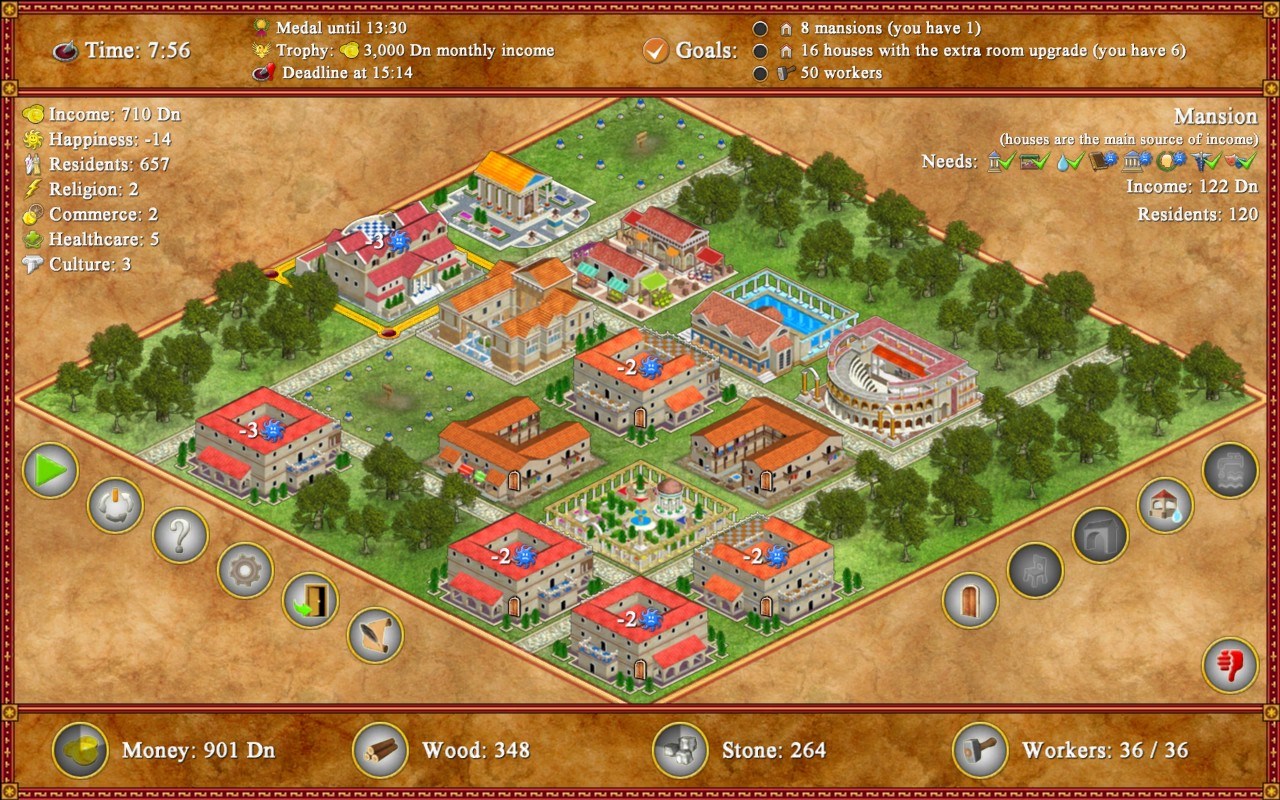Click the exit door icon on the left
1280x800 pixels.
click(310, 601)
